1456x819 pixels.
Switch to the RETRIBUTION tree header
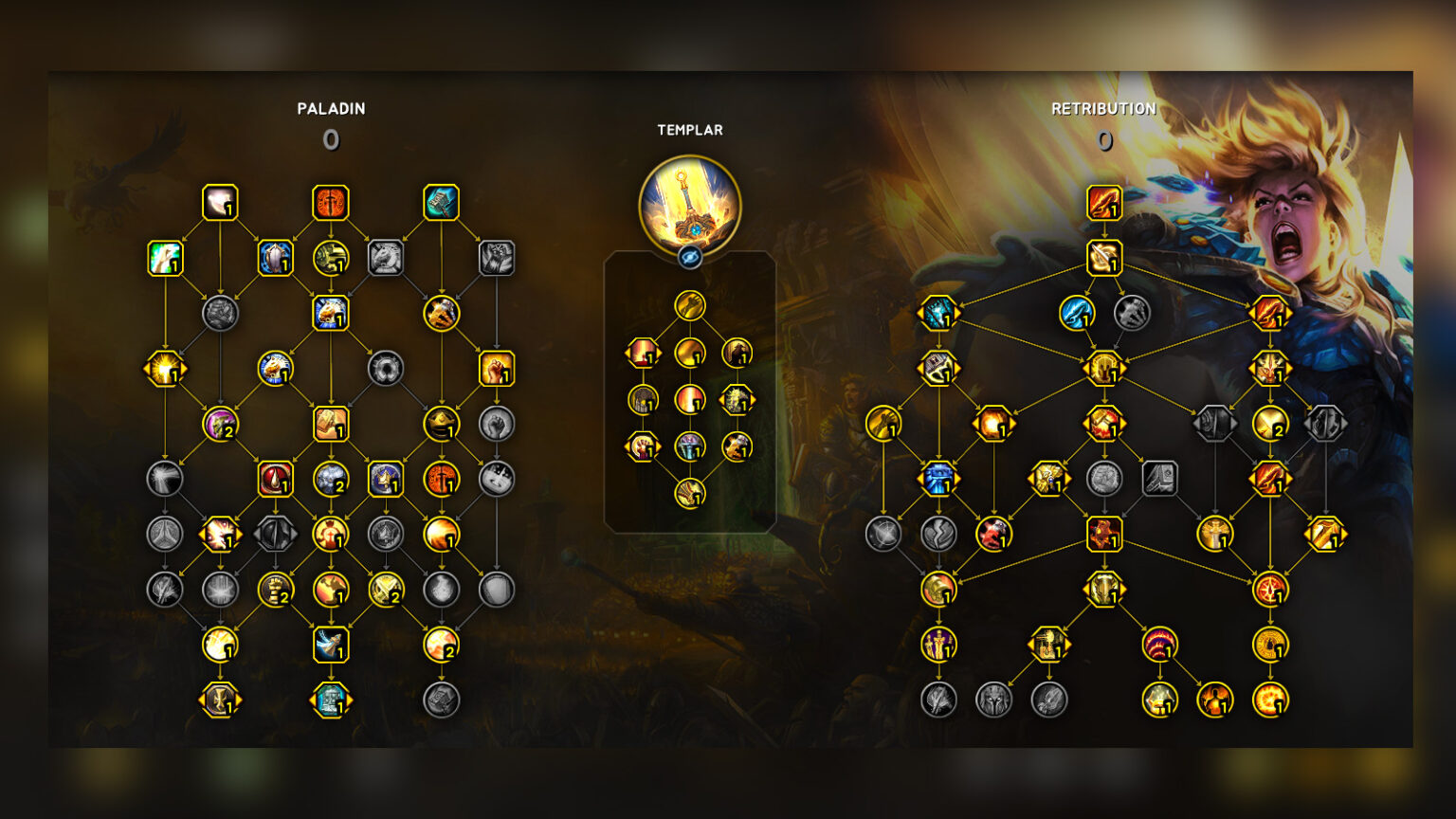[x=1103, y=108]
